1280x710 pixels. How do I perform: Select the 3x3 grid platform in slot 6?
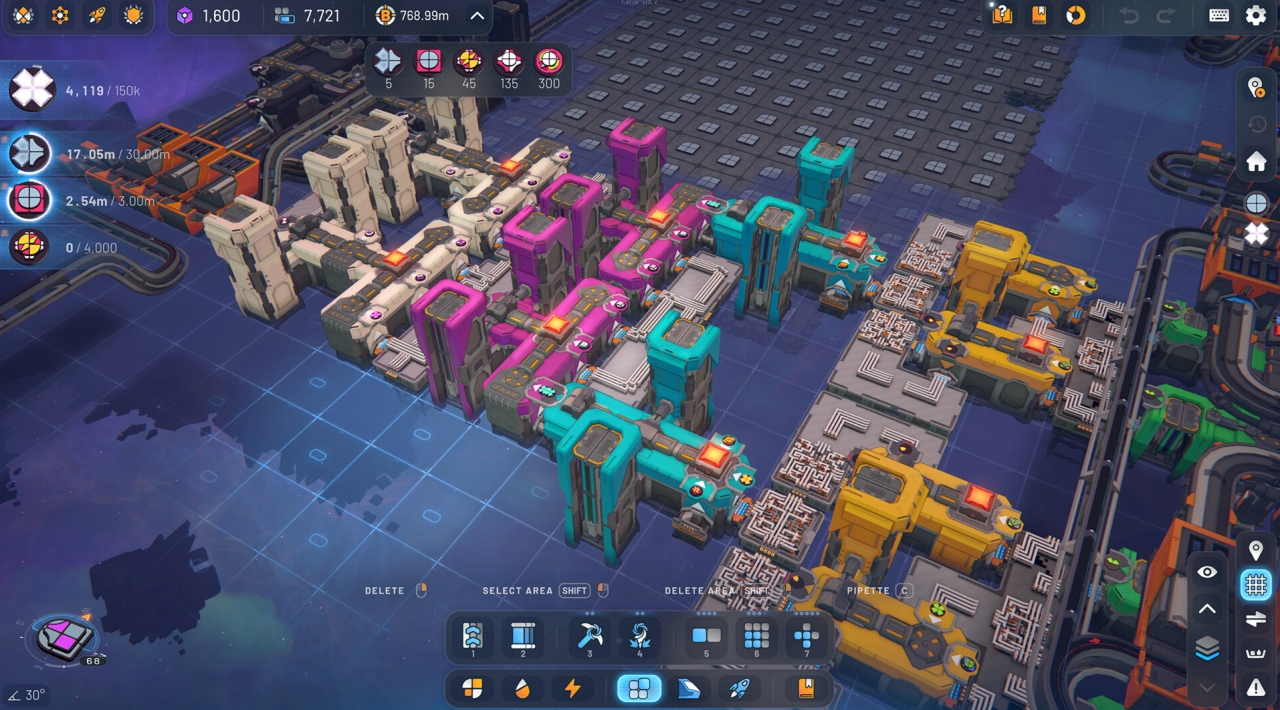click(757, 636)
